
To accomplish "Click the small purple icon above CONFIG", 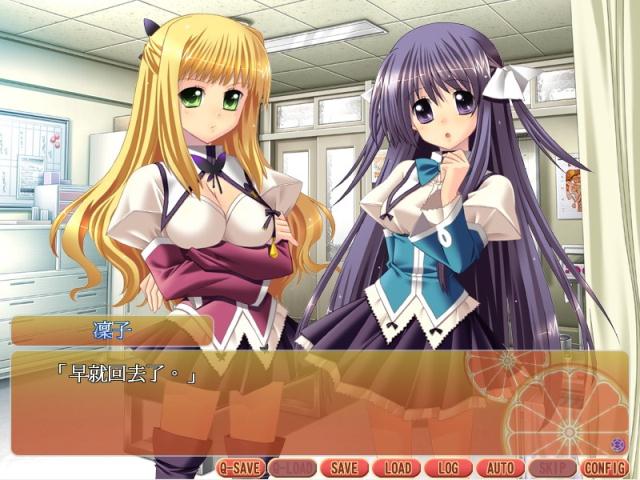I will tap(616, 444).
